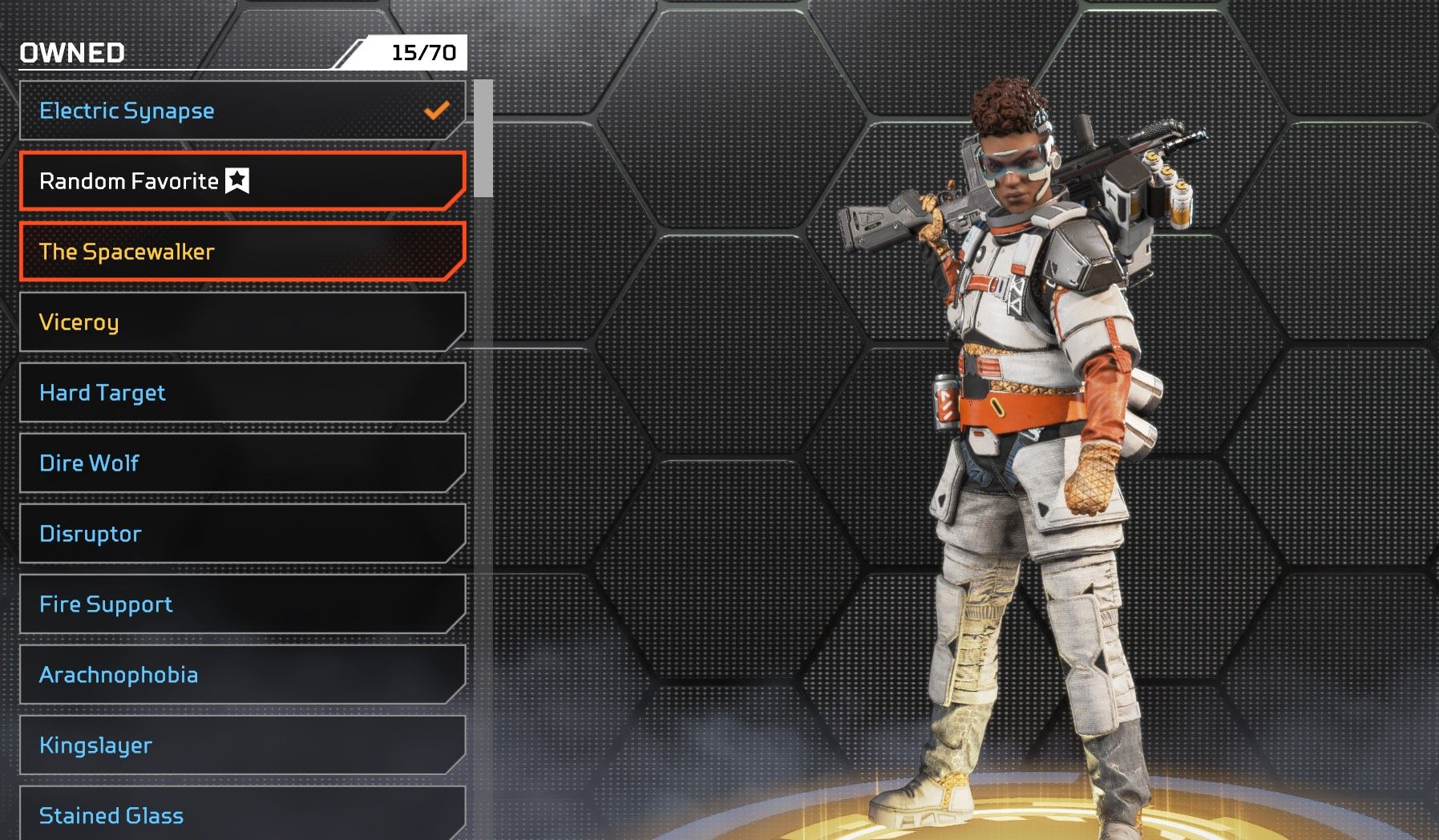Pick the Dire Wolf skin

tap(241, 463)
